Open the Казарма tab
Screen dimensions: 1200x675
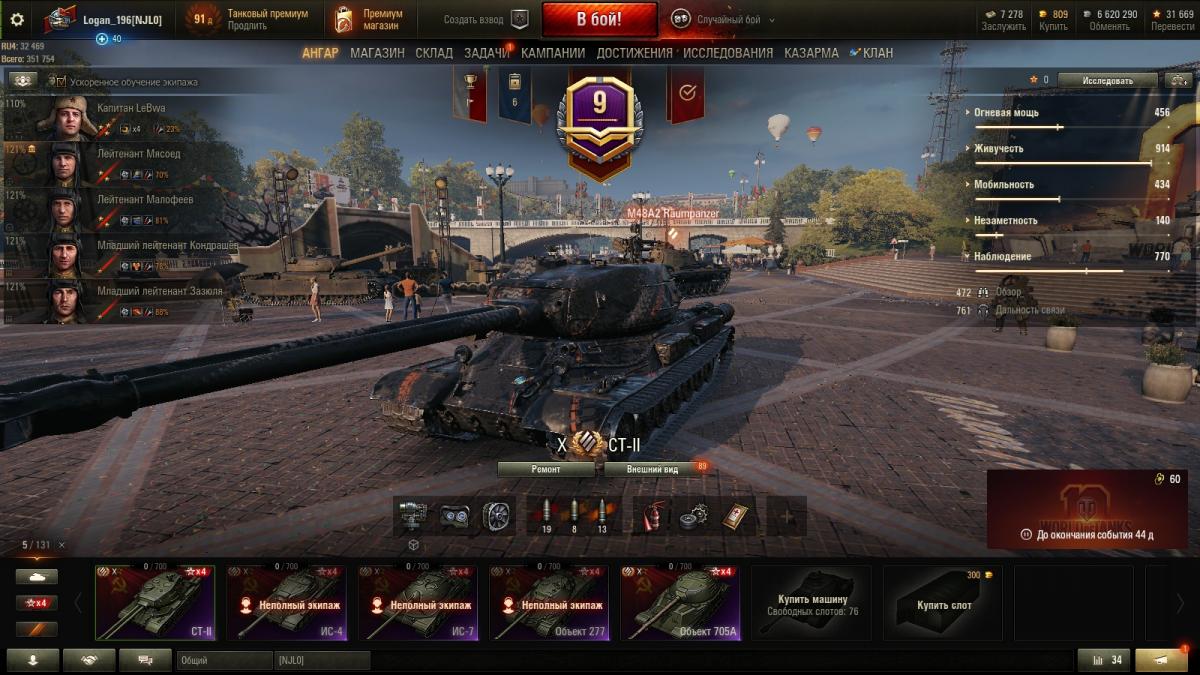[x=811, y=53]
